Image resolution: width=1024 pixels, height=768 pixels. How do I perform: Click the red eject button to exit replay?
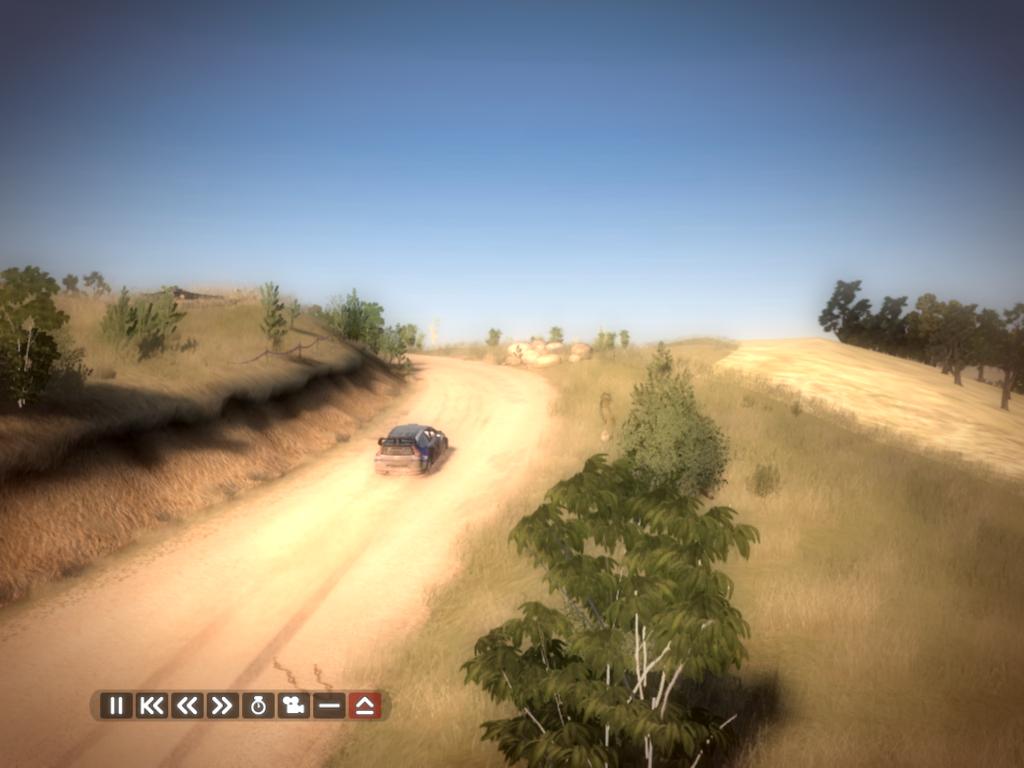(x=364, y=705)
